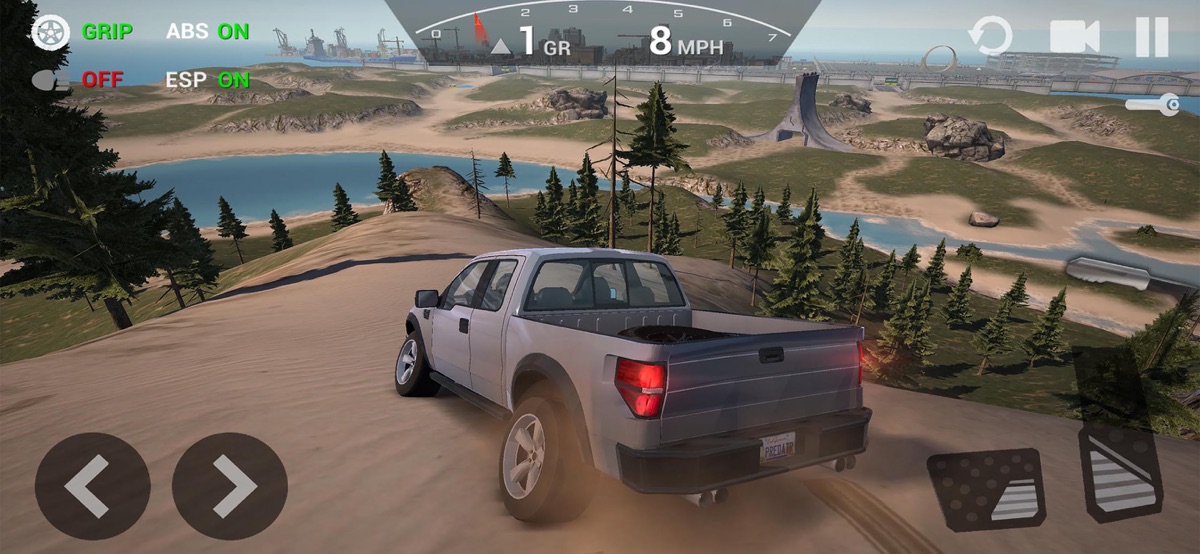Turn on the headlights icon showing OFF

[50, 80]
